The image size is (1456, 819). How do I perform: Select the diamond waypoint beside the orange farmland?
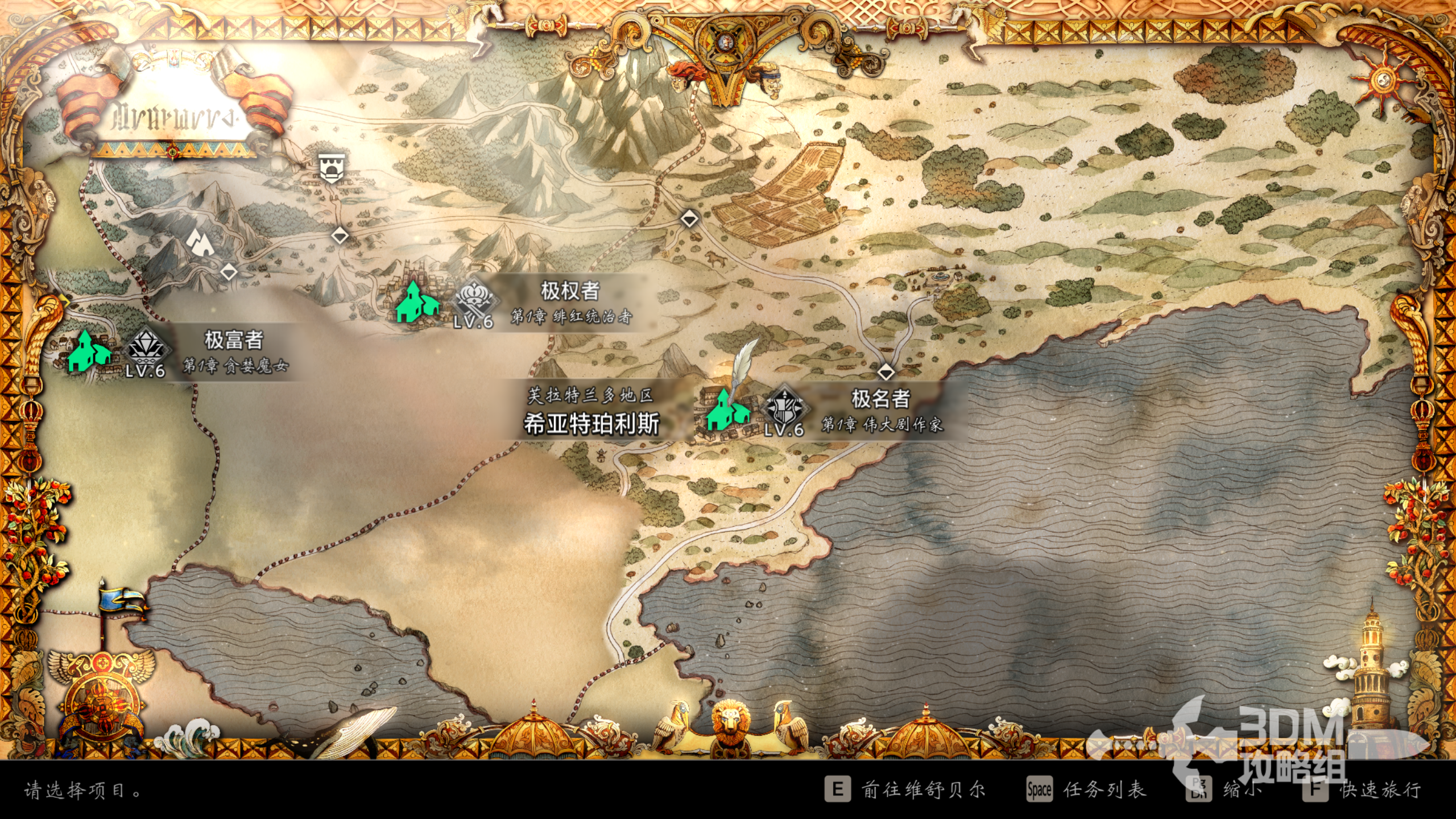coord(689,218)
